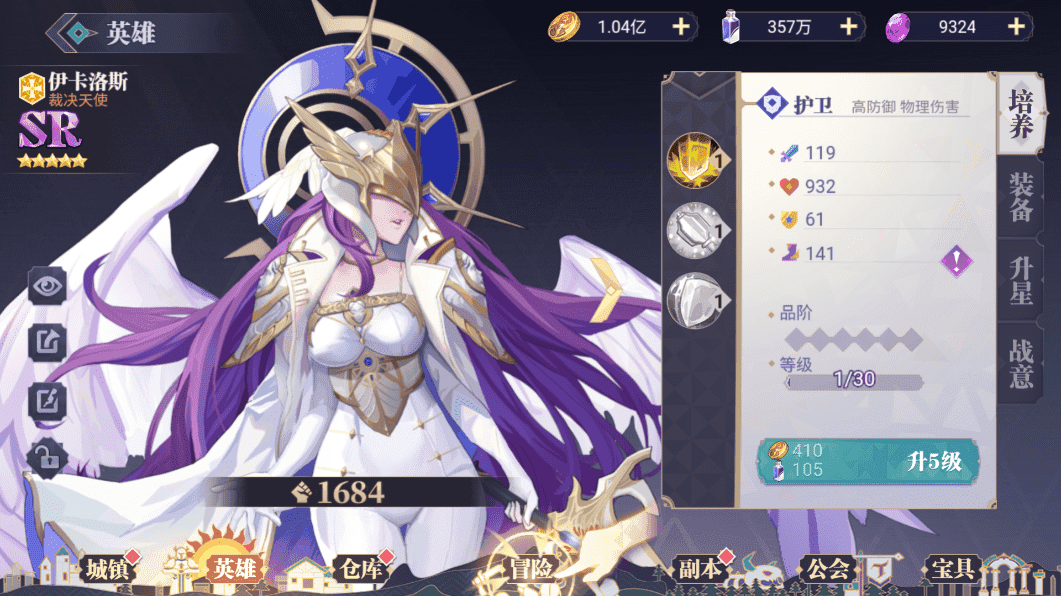The width and height of the screenshot is (1061, 596).
Task: Open the purple exclamation stat details
Action: point(956,262)
